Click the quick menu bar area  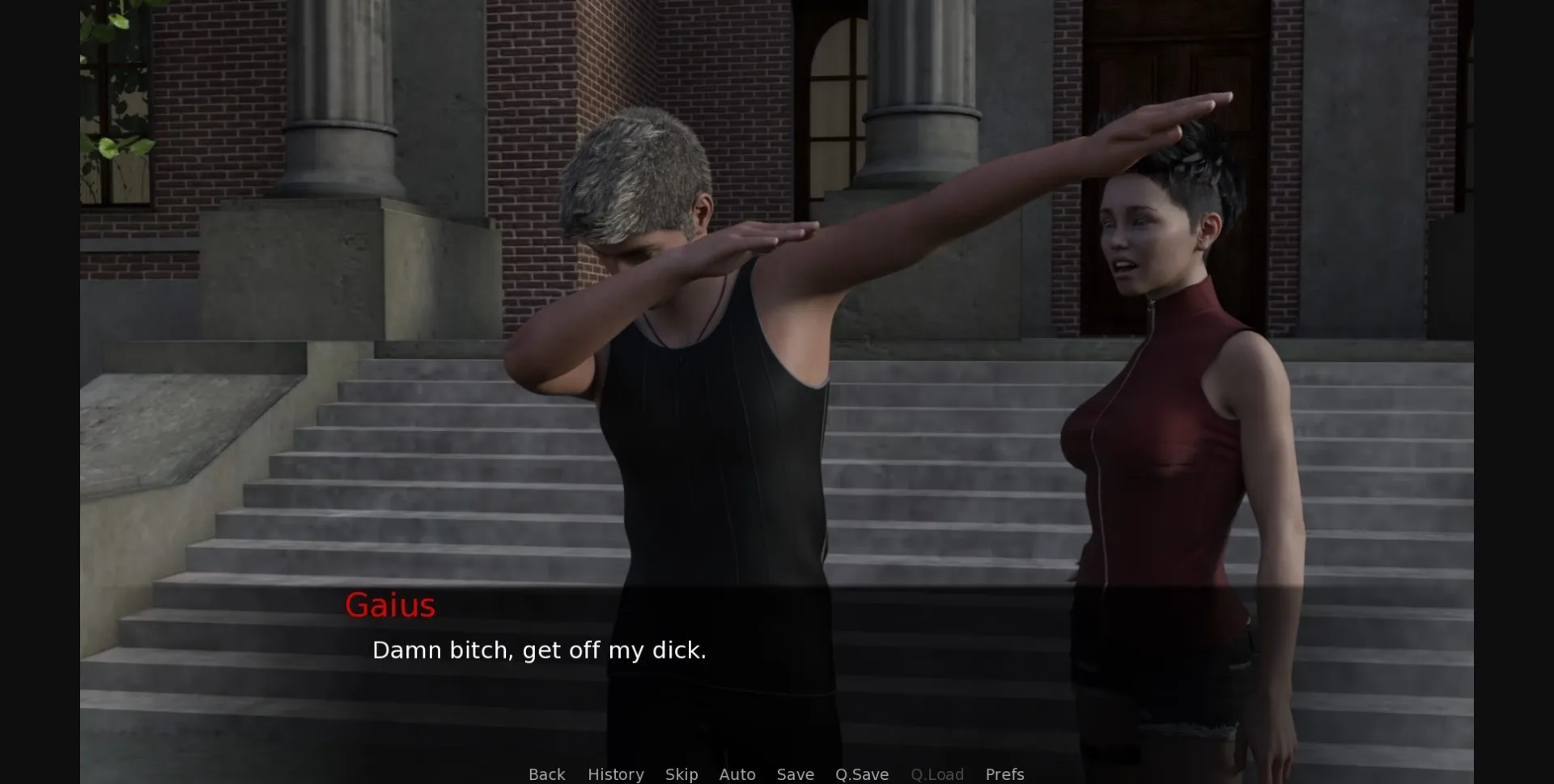click(x=777, y=774)
